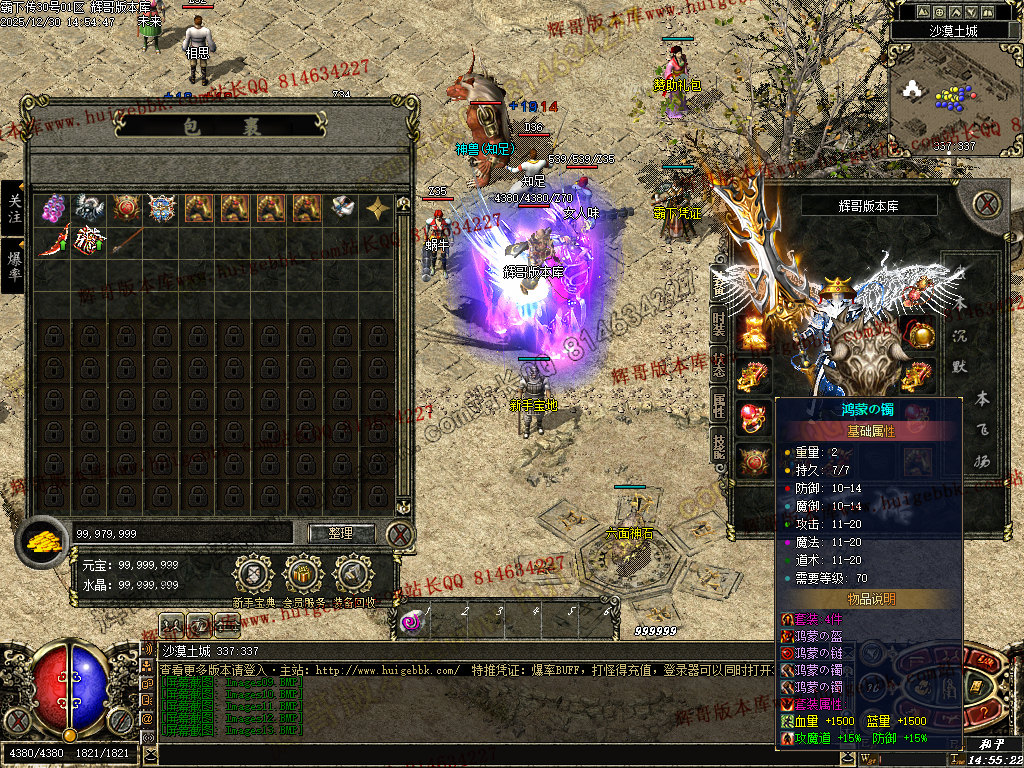This screenshot has height=768, width=1024.
Task: Close the 包裹 inventory window
Action: [400, 533]
